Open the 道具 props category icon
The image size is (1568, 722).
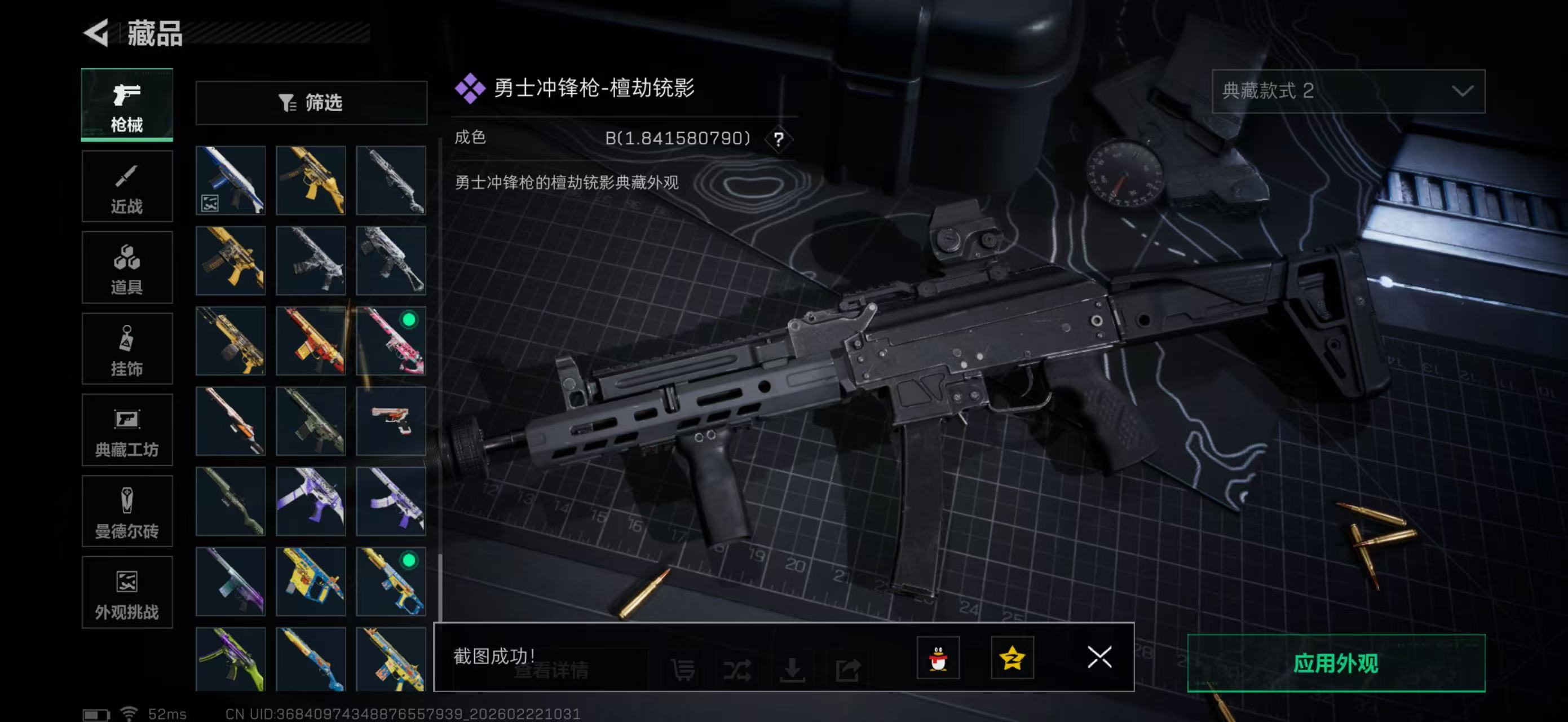click(127, 268)
